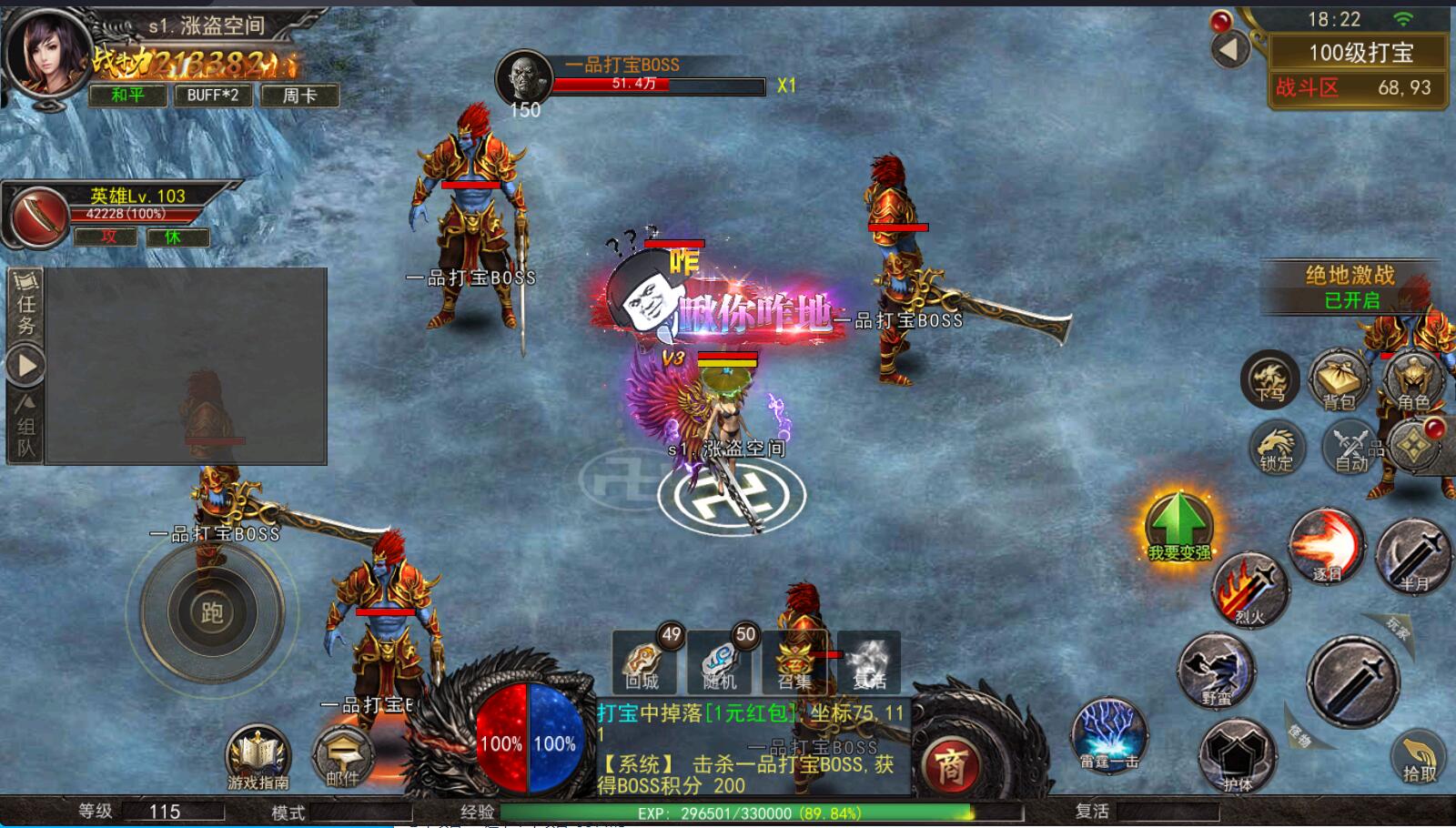The image size is (1456, 828).
Task: Click the 我要变强 green arrow icon
Action: click(x=1178, y=524)
